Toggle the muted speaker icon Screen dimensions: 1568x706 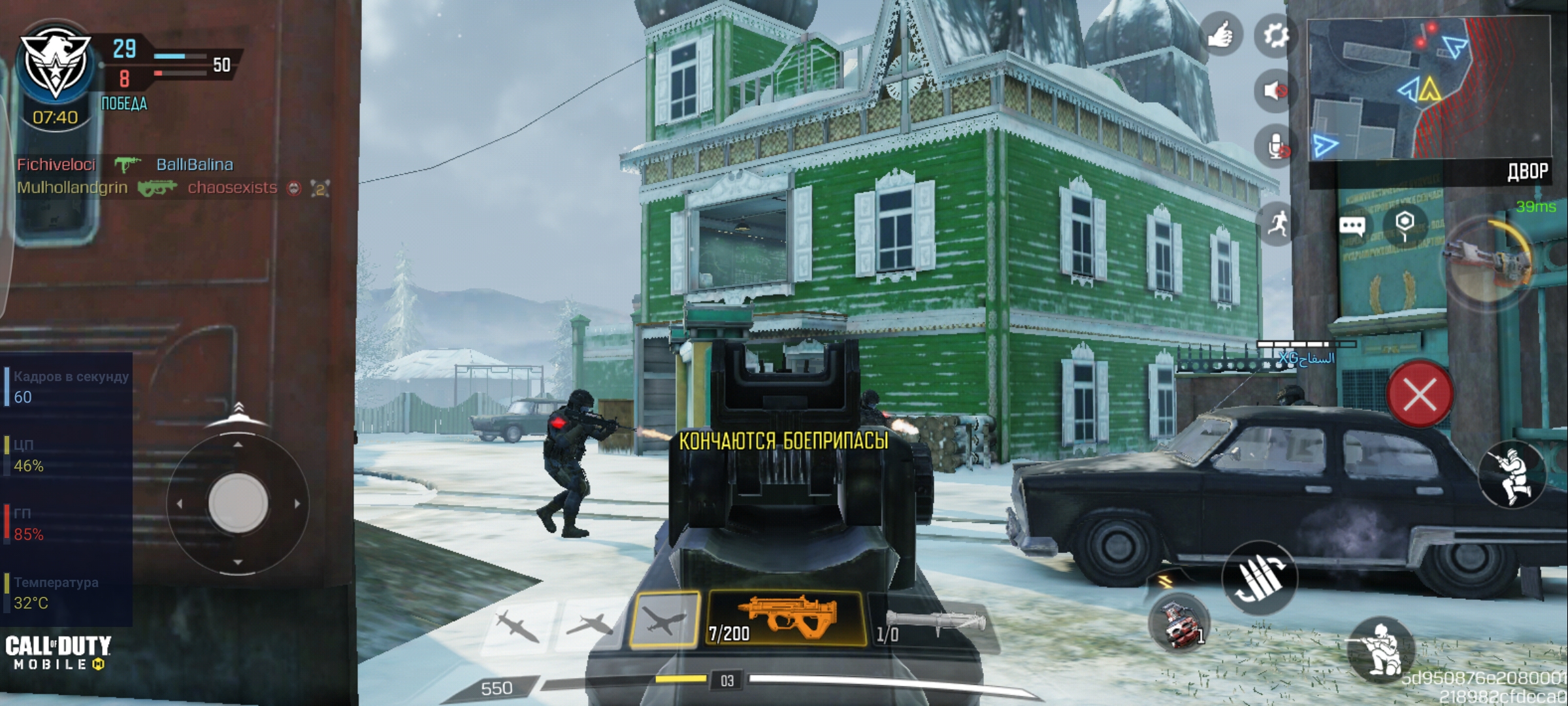(1275, 90)
